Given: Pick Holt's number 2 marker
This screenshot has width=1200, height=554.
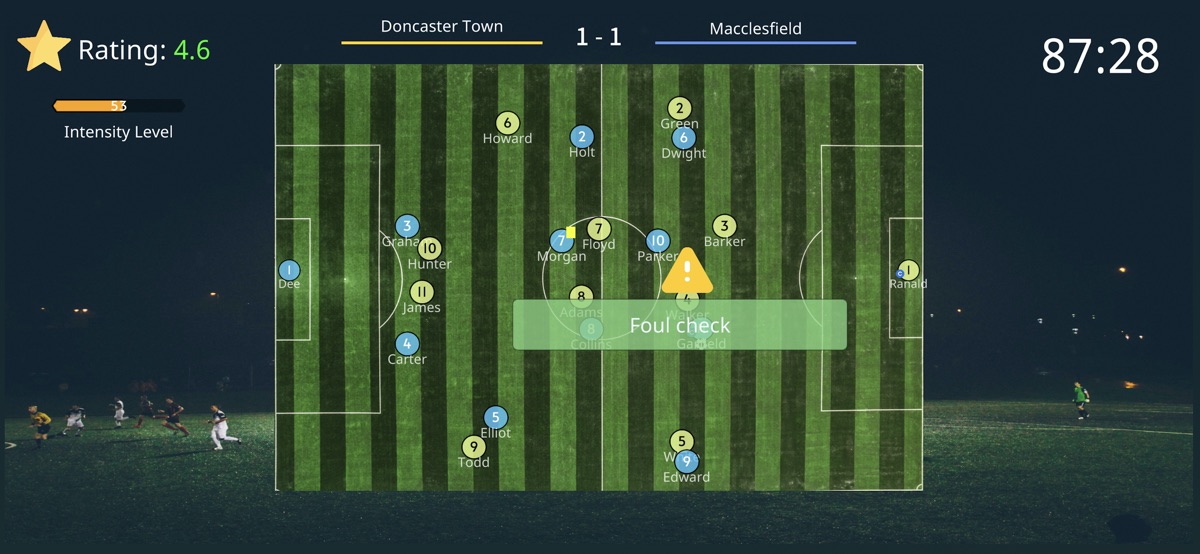Looking at the screenshot, I should tap(582, 137).
